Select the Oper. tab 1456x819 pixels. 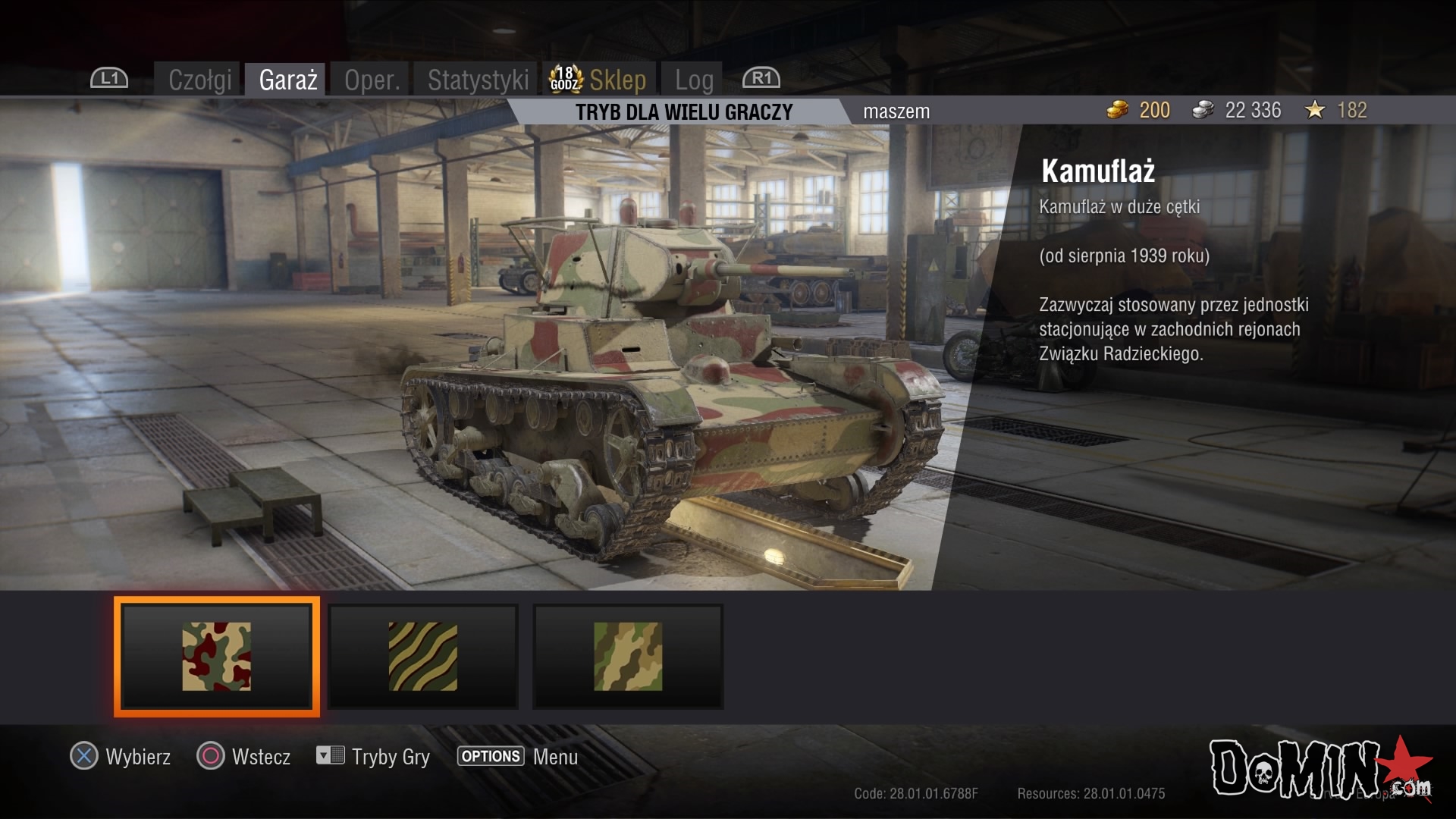pyautogui.click(x=372, y=80)
